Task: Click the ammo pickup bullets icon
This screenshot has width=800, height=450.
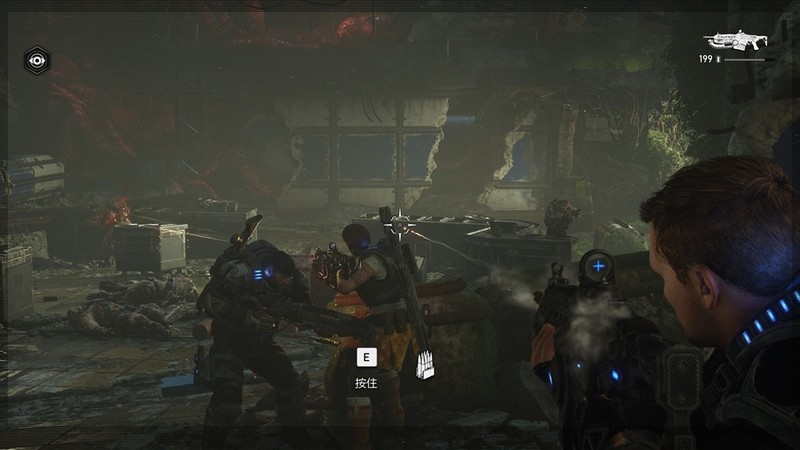Action: tap(426, 365)
